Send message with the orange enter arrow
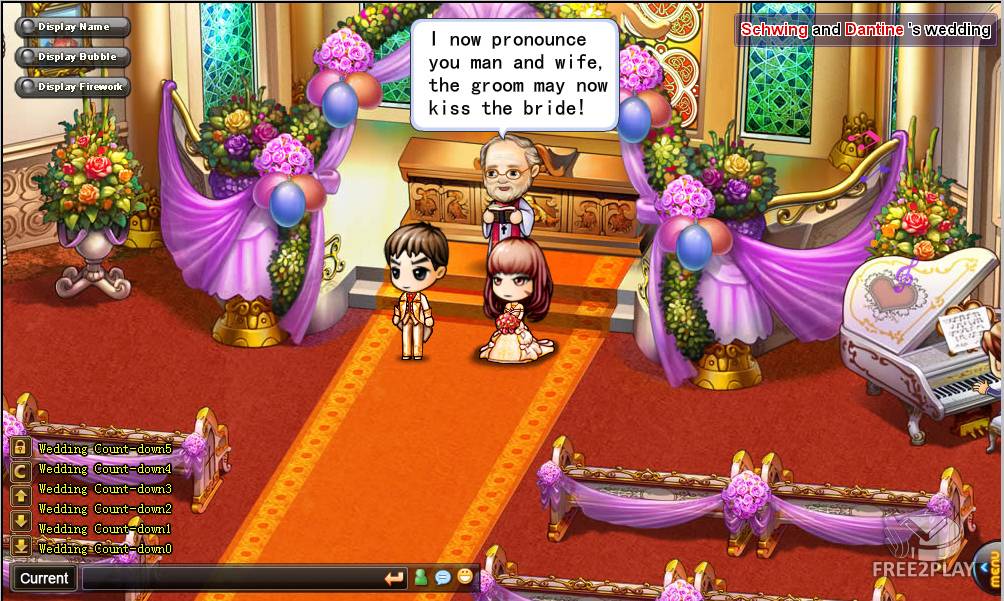 395,578
